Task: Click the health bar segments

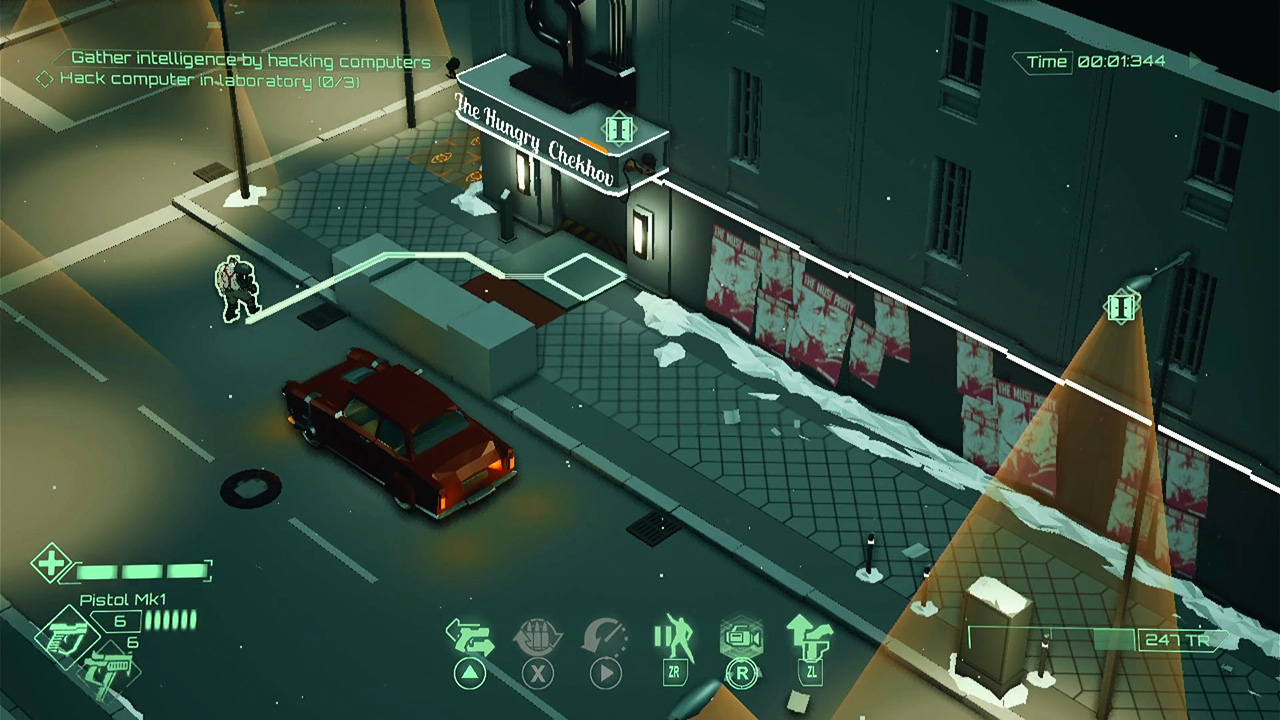Action: pos(140,573)
